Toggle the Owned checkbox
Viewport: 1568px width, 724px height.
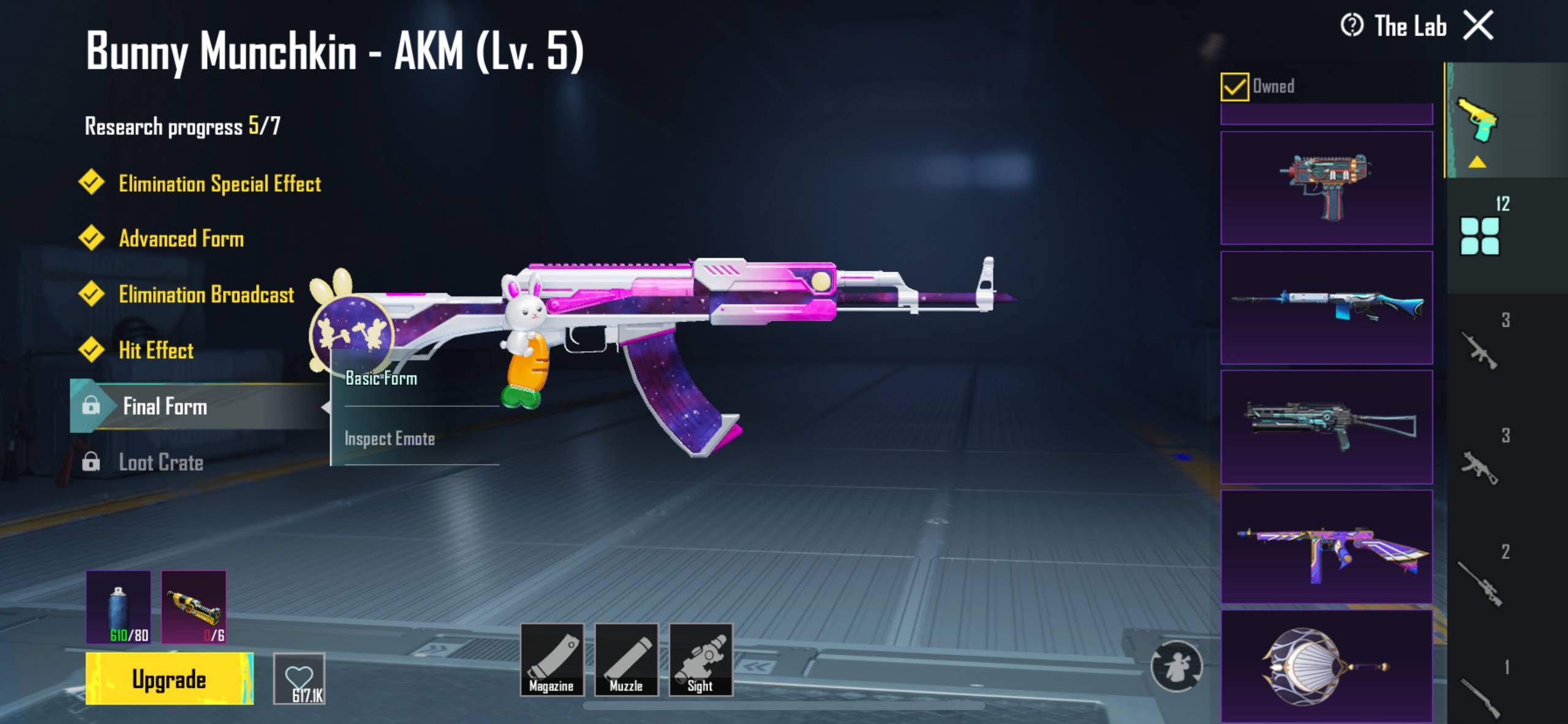1234,86
